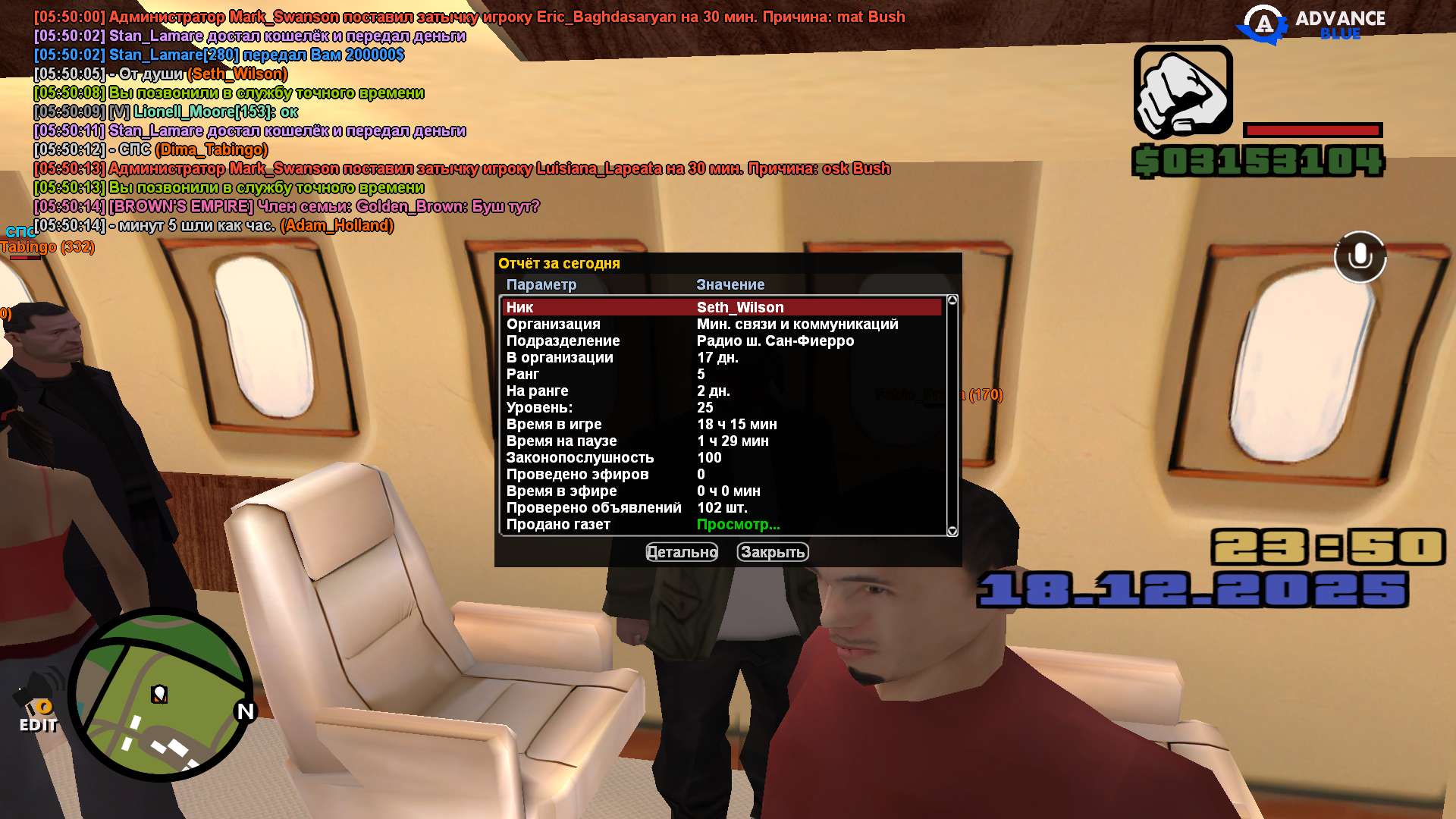The width and height of the screenshot is (1456, 819).
Task: Open the Продано газет Просмотр link
Action: (738, 524)
